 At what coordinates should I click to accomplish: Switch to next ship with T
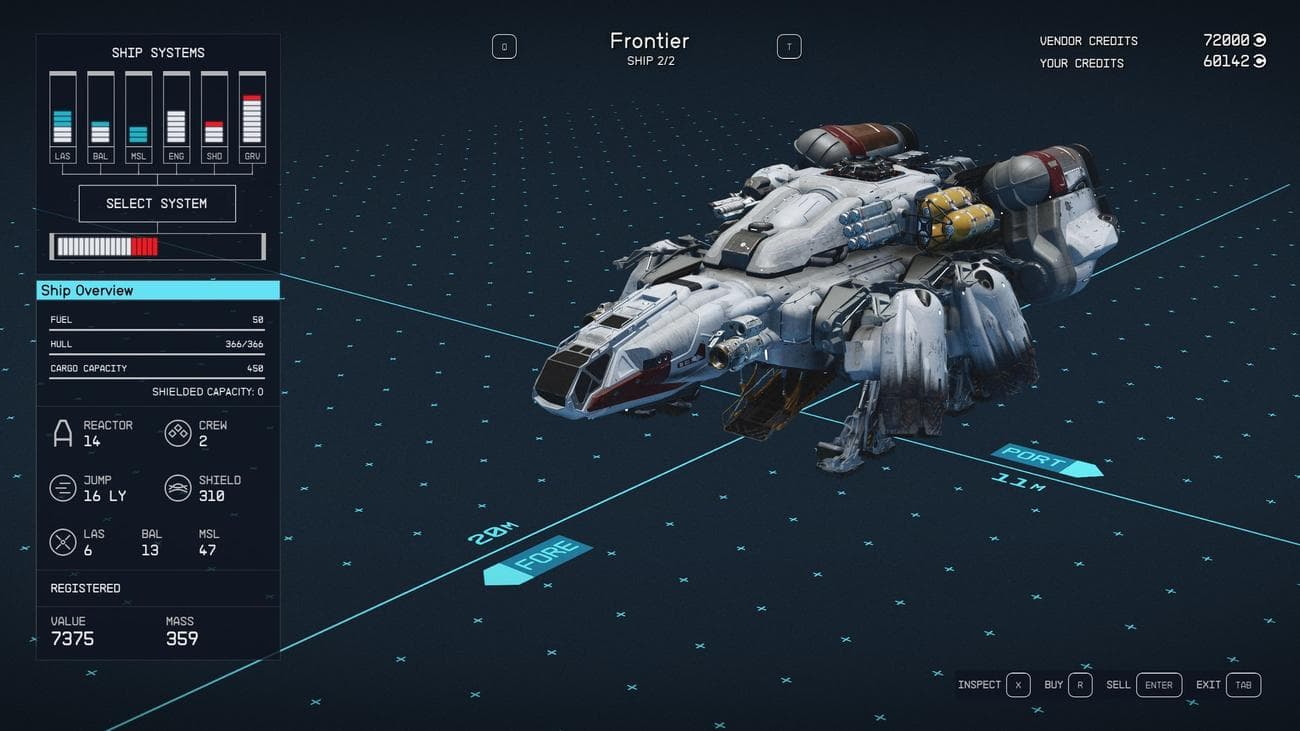789,45
